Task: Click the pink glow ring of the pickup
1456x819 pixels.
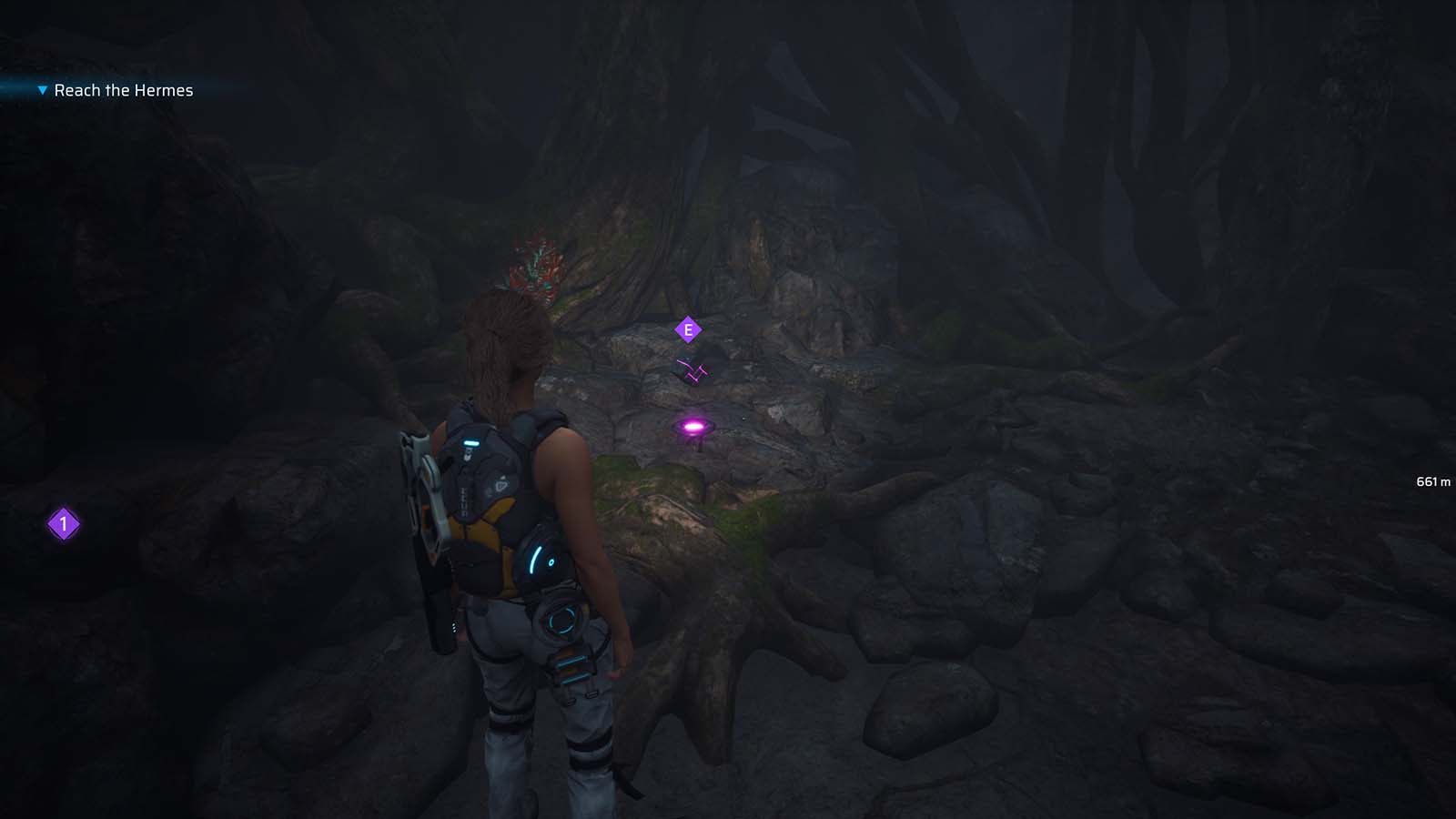Action: [x=692, y=424]
